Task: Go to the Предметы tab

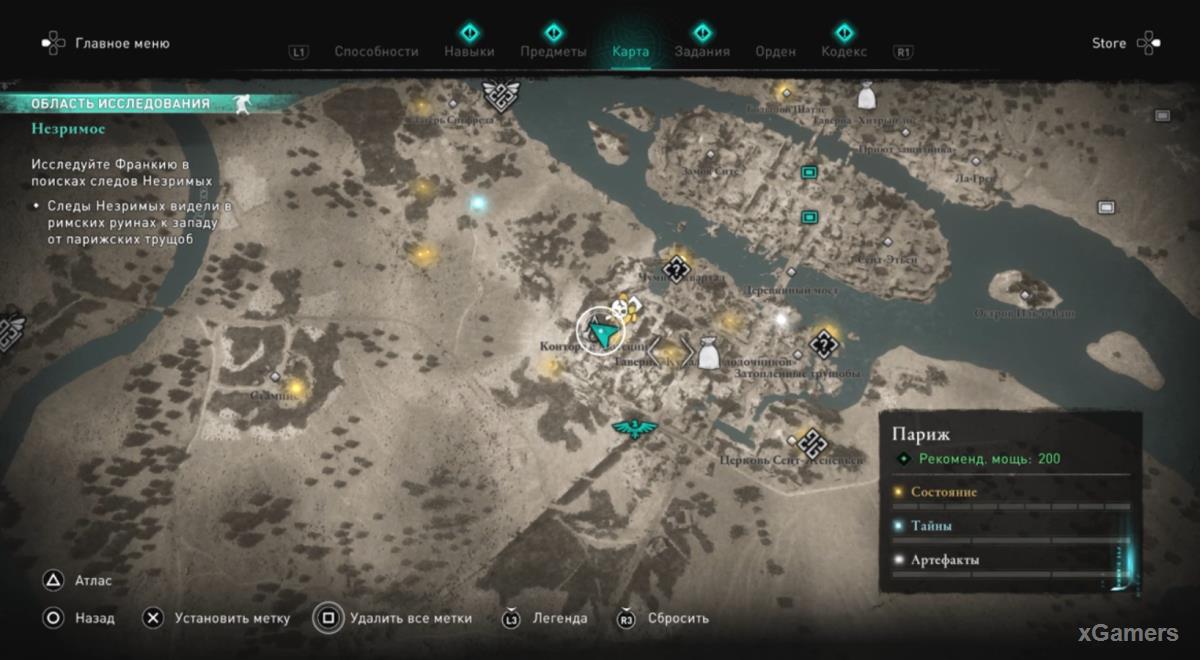Action: pyautogui.click(x=553, y=51)
